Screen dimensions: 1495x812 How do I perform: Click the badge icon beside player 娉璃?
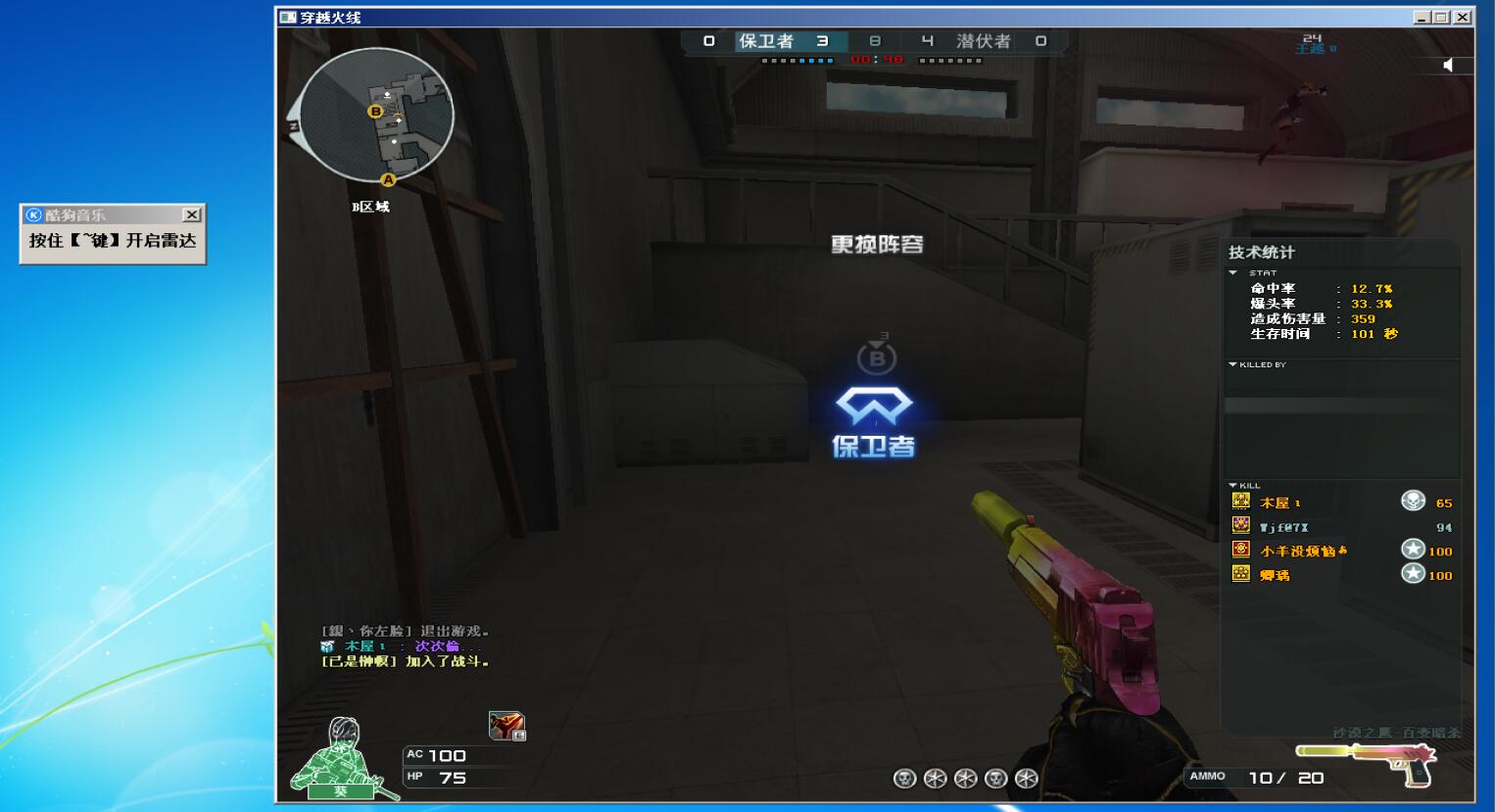coord(1240,575)
